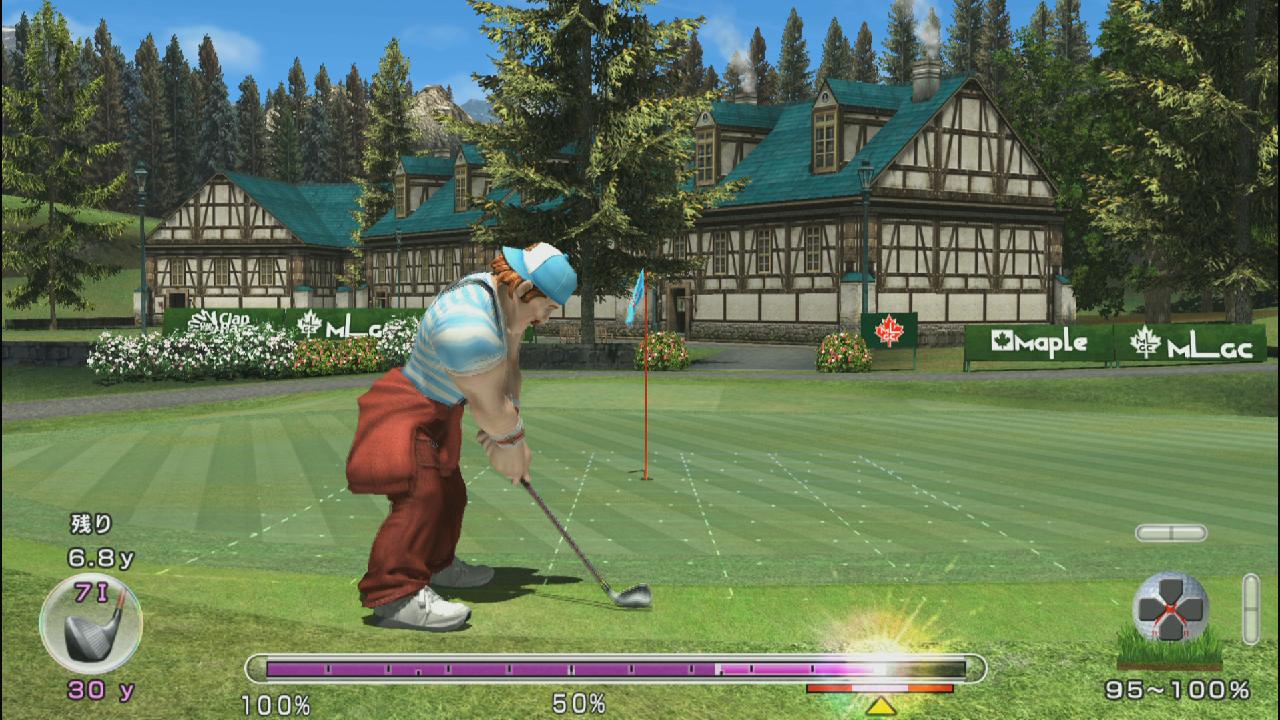Viewport: 1280px width, 720px height.
Task: Select the horizontal sidespin indicator pill
Action: [x=1170, y=533]
